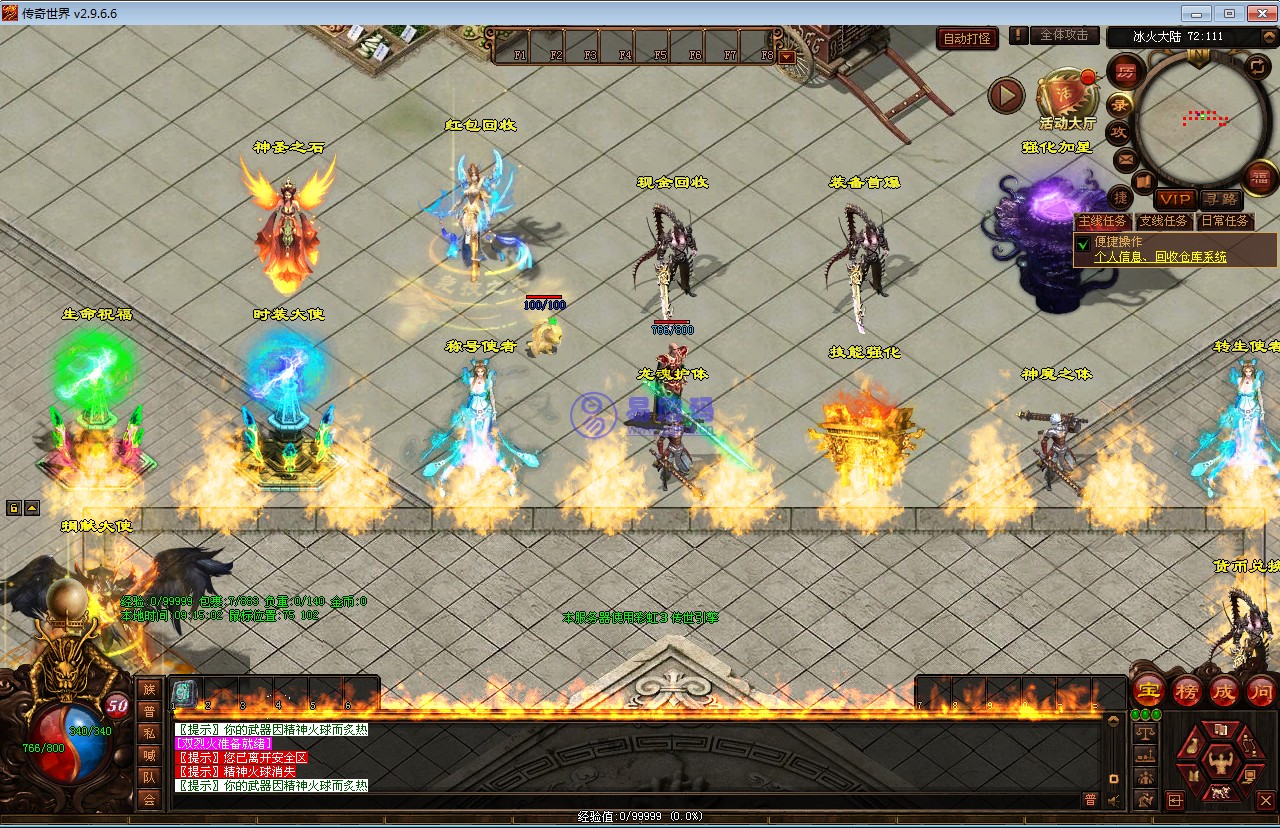Switch chat to the 喊 shout channel
The width and height of the screenshot is (1280, 828).
click(x=149, y=754)
